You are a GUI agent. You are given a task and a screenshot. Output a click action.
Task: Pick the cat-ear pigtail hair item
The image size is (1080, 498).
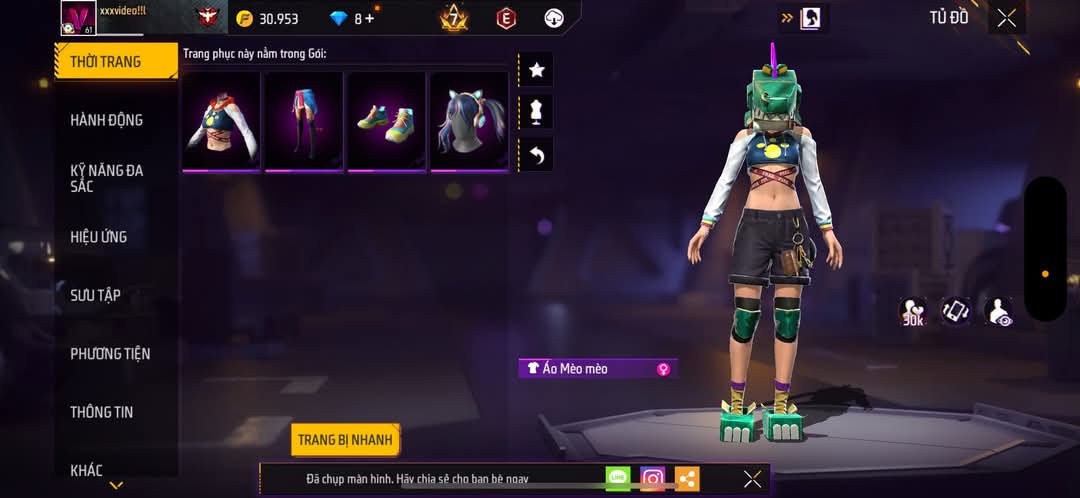469,121
